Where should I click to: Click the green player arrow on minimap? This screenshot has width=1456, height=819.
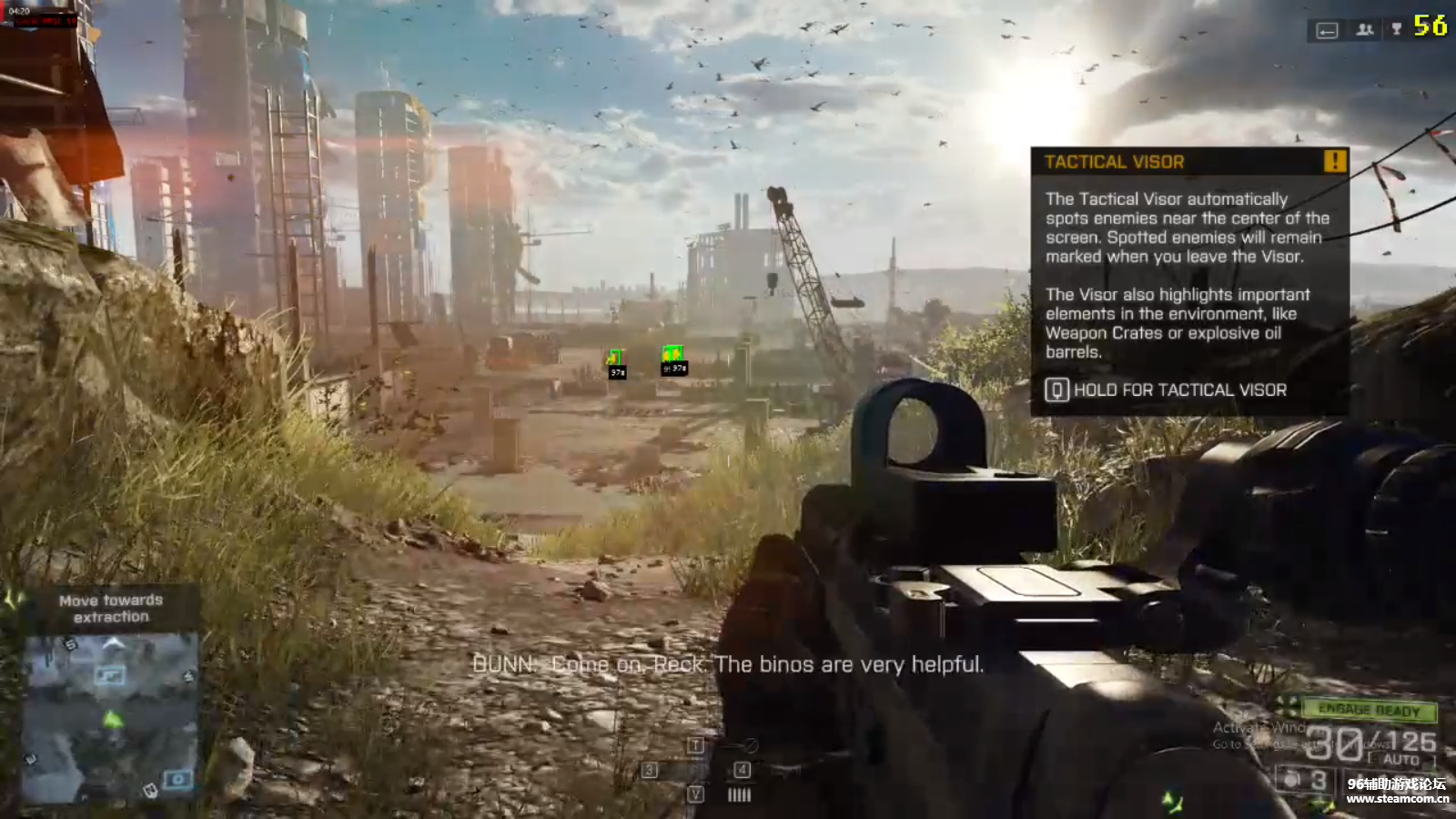point(112,720)
